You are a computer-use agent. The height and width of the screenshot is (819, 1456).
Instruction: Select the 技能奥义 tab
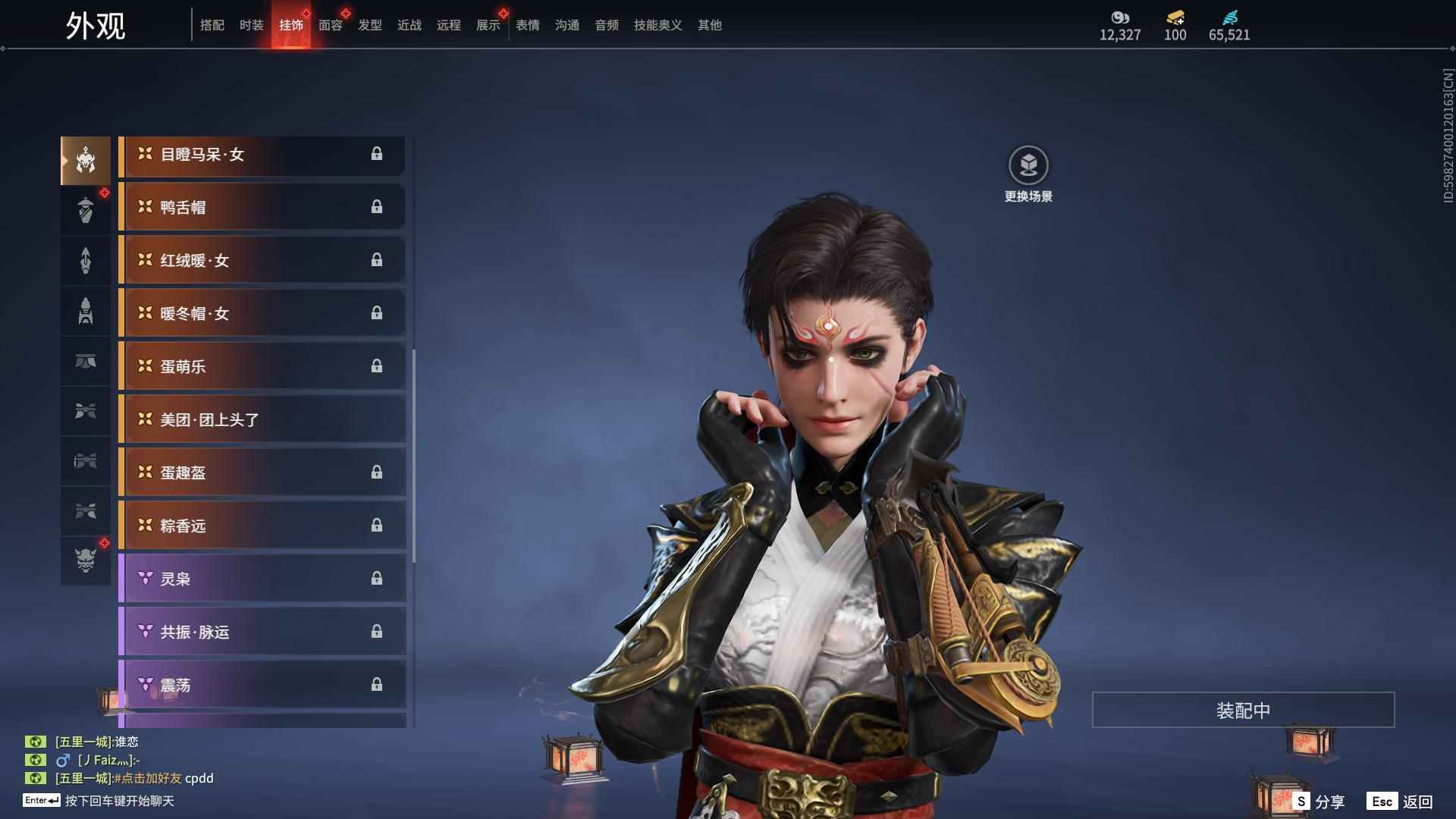tap(658, 25)
